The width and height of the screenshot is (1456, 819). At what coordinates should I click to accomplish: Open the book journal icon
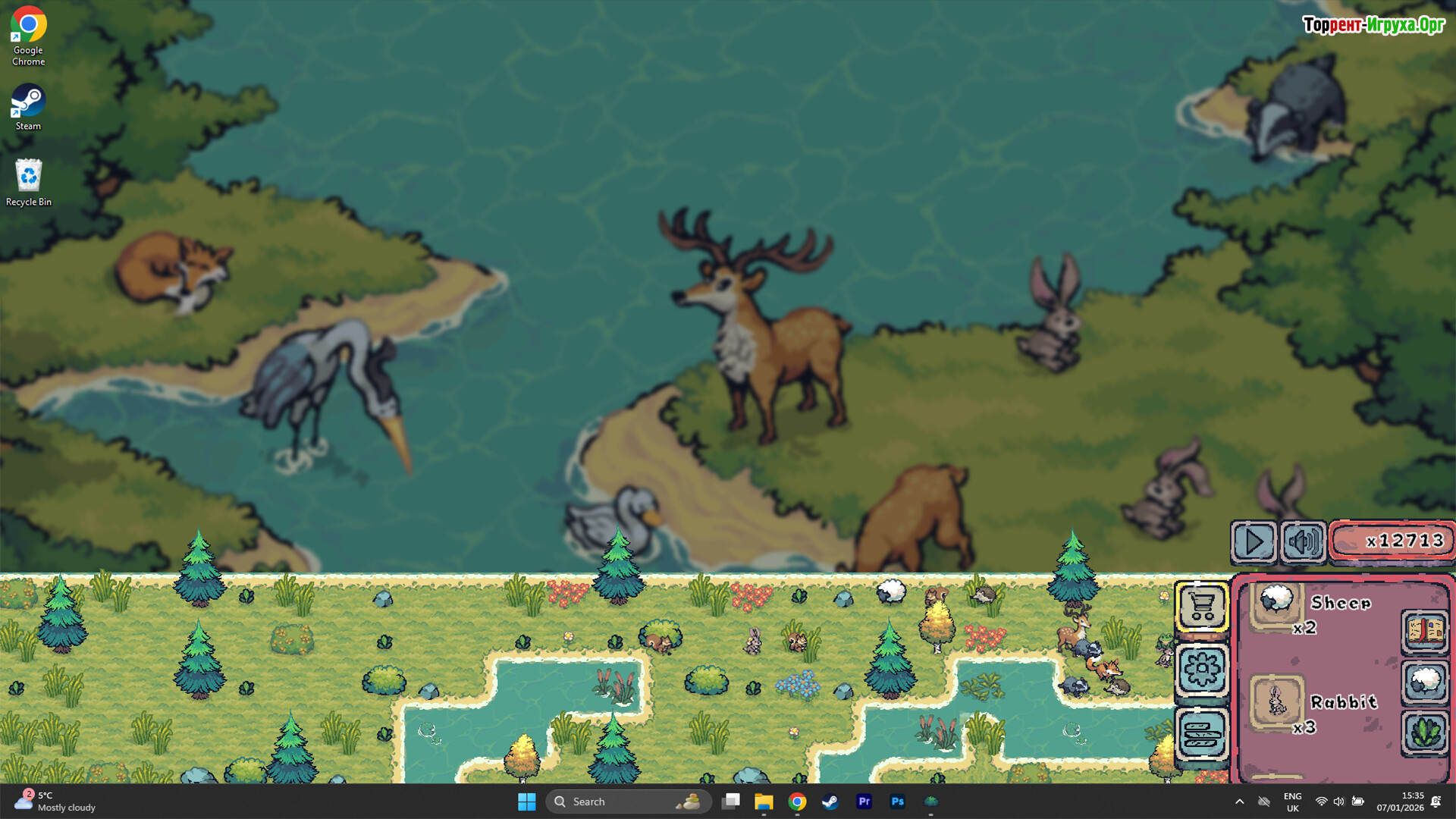tap(1425, 631)
